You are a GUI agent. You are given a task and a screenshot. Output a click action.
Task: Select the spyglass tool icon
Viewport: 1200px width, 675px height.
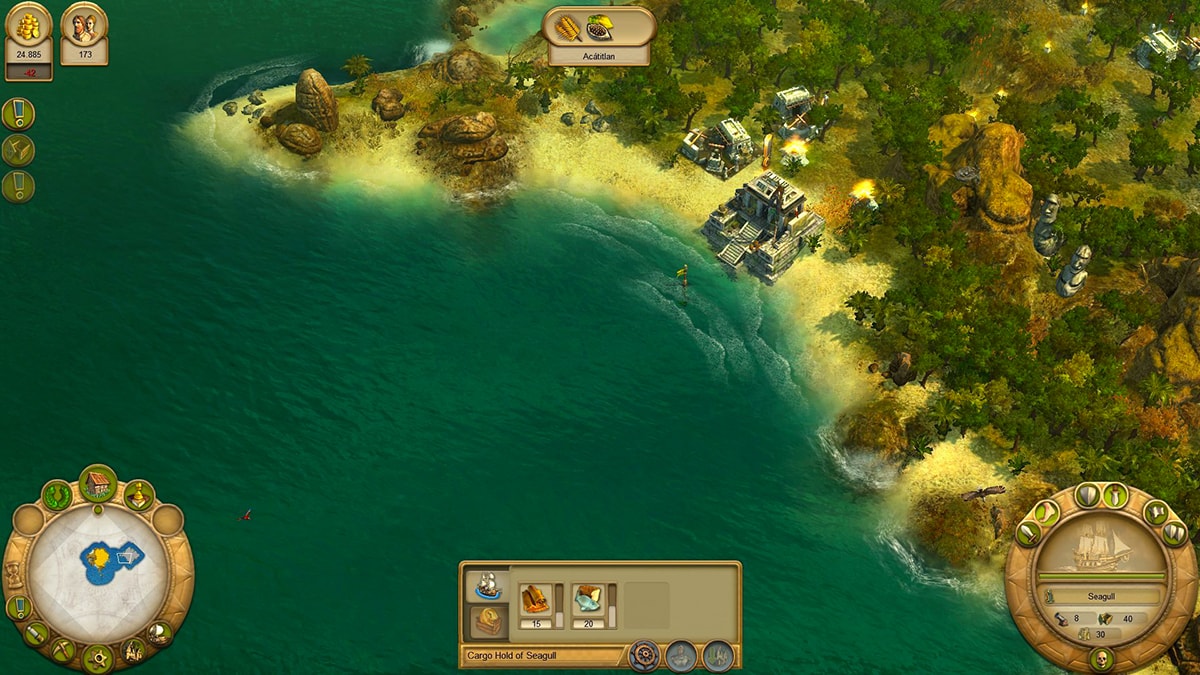[x=36, y=633]
